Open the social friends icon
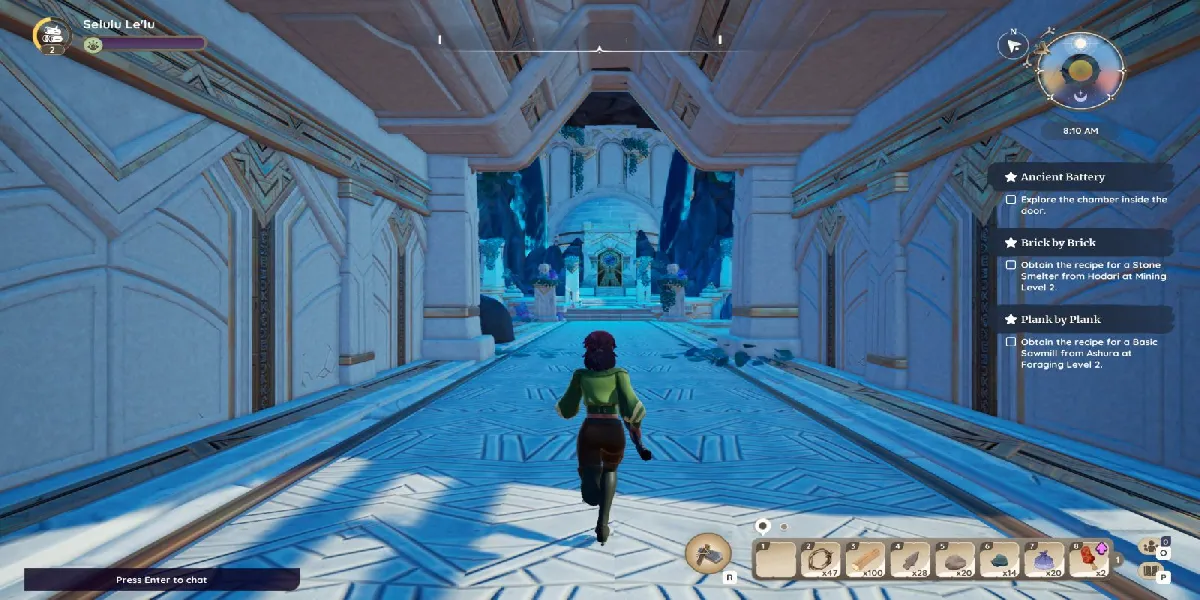This screenshot has width=1200, height=600. coord(1151,548)
